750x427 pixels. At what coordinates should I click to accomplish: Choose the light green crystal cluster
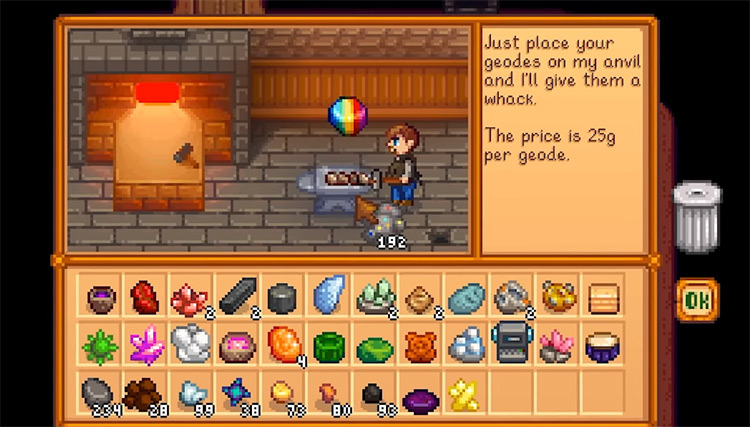tap(374, 296)
